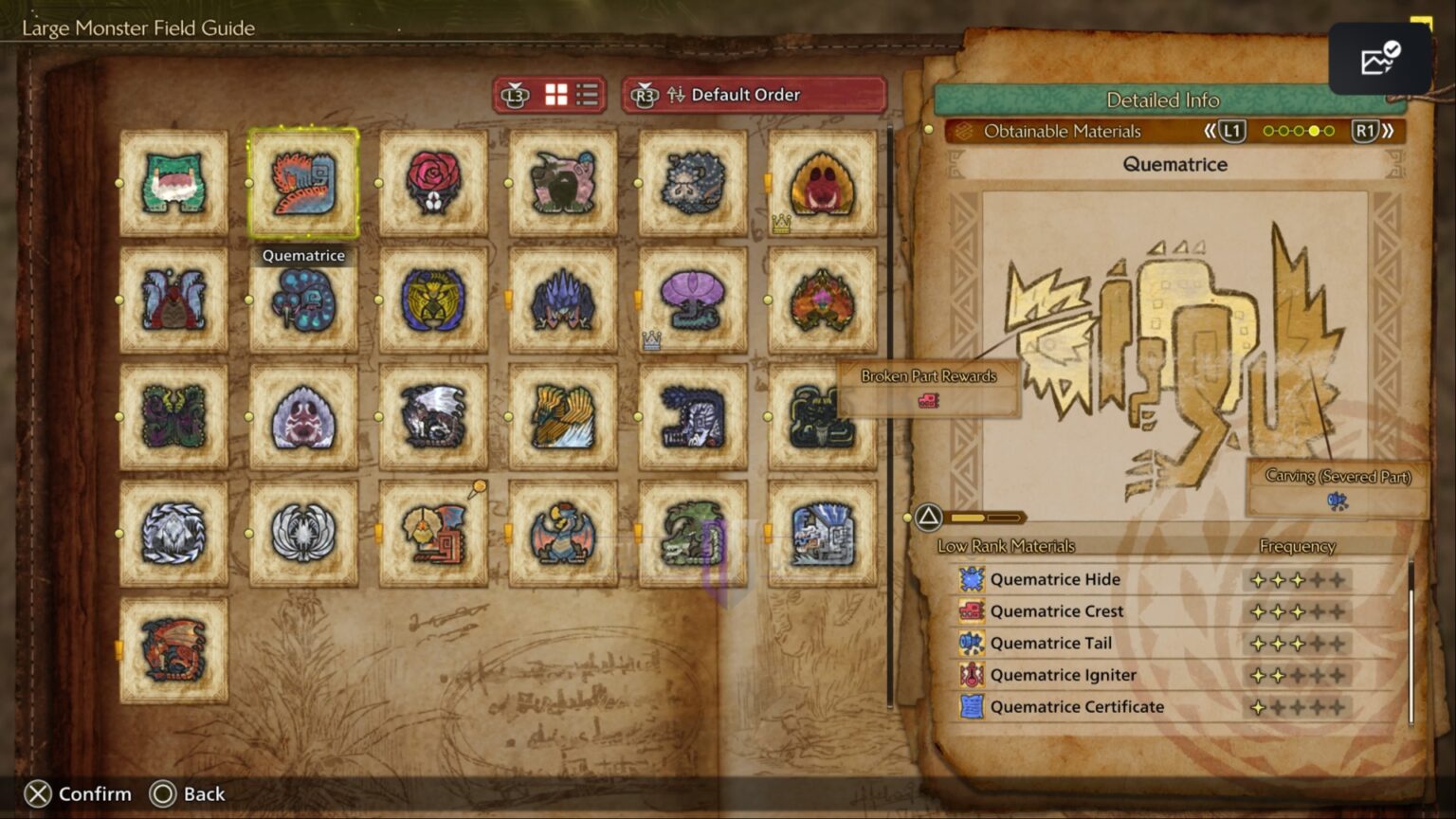This screenshot has width=1456, height=819.
Task: Click the Detailed Info header
Action: tap(1164, 100)
